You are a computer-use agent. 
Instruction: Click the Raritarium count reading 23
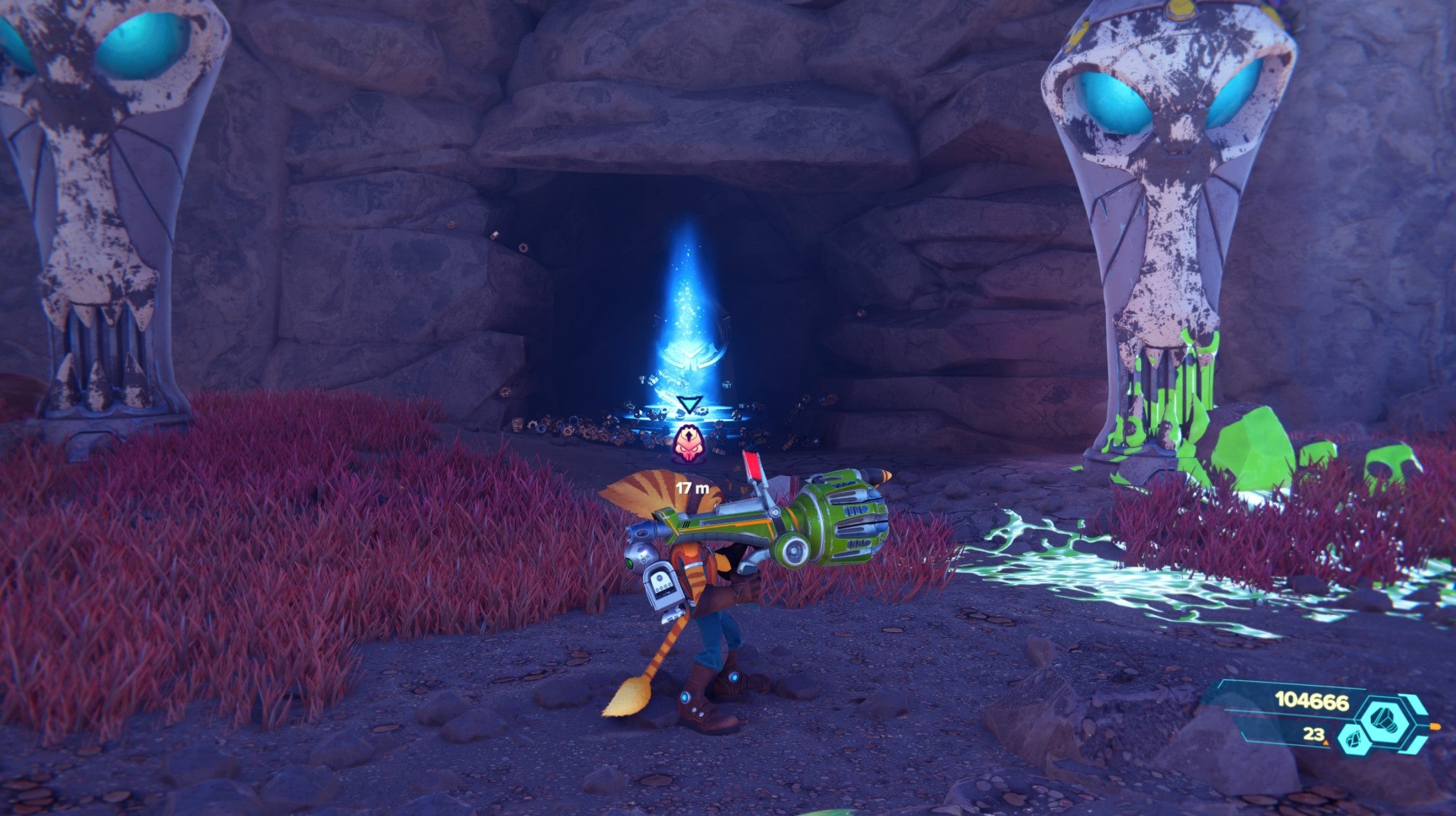coord(1314,736)
